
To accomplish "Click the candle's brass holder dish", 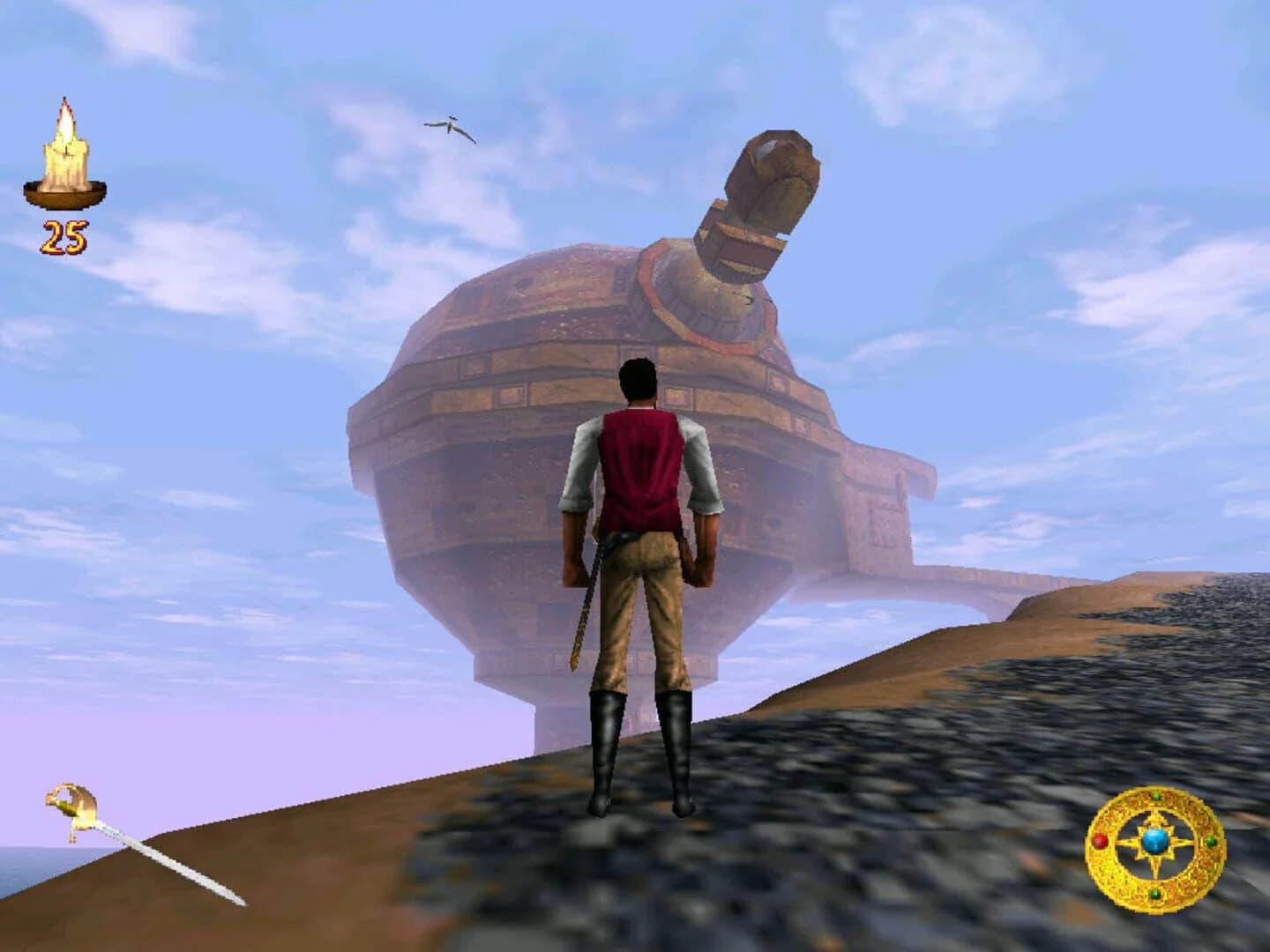I will coord(66,196).
